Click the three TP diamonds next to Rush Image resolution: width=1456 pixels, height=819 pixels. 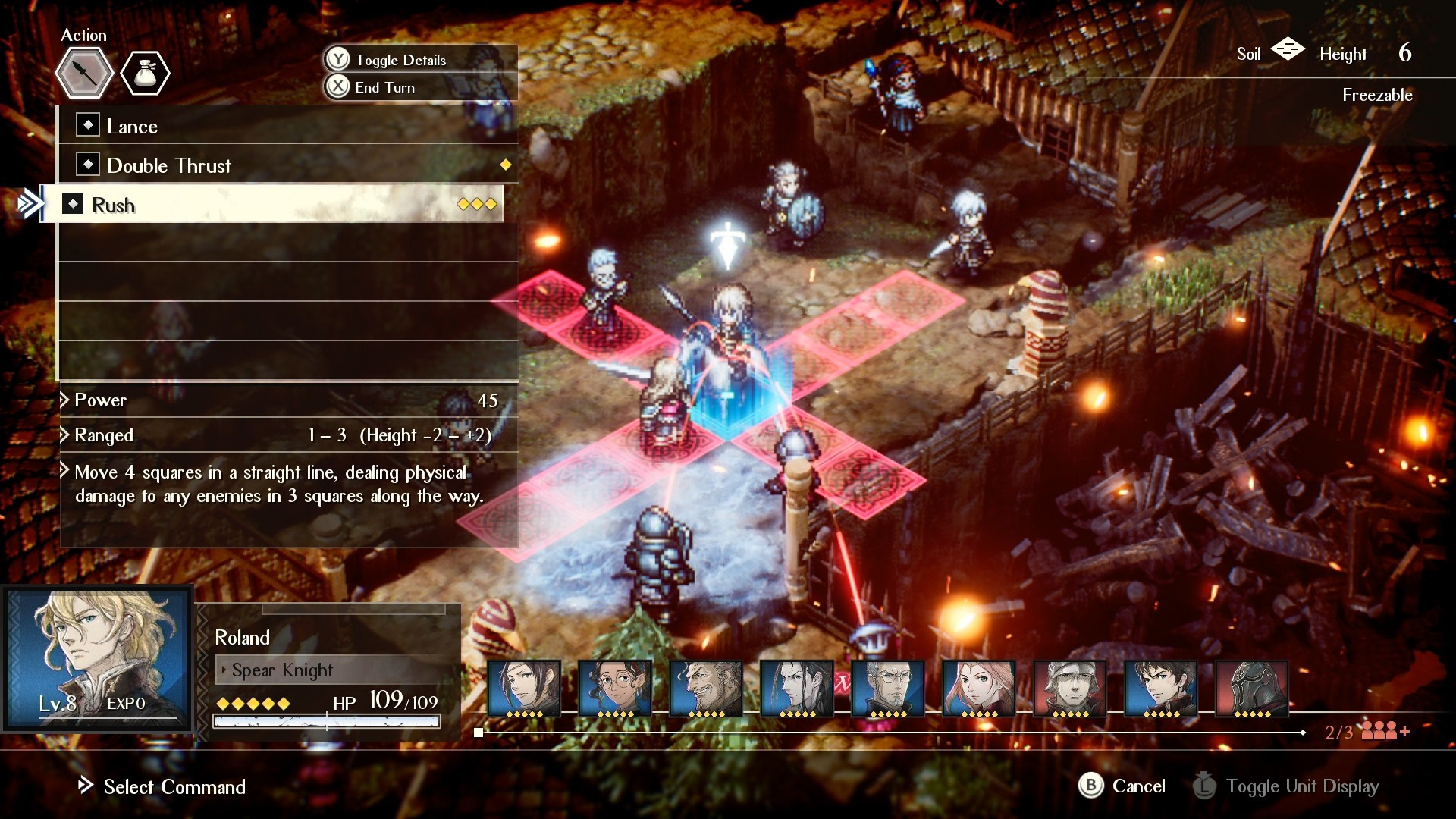476,204
